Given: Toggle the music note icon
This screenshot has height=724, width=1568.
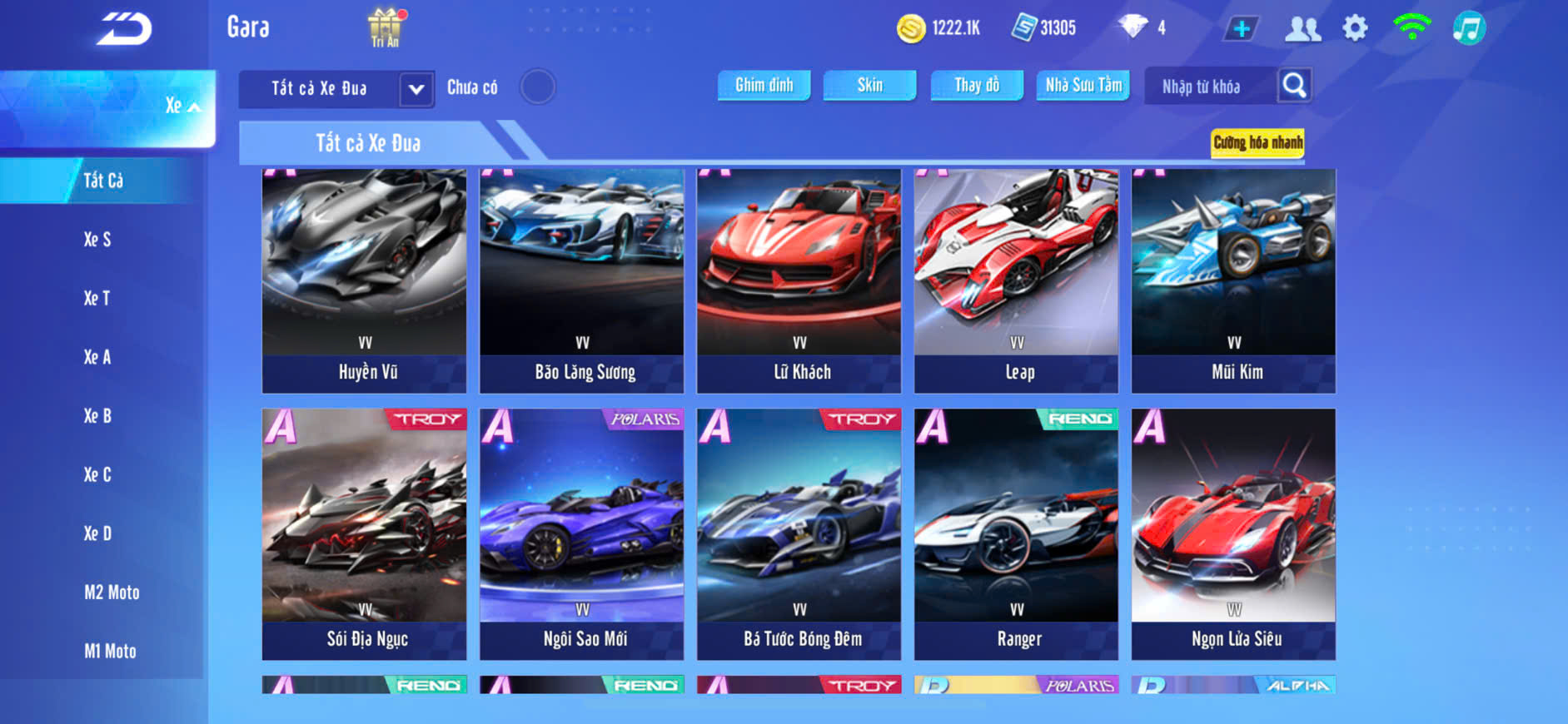Looking at the screenshot, I should click(x=1469, y=28).
